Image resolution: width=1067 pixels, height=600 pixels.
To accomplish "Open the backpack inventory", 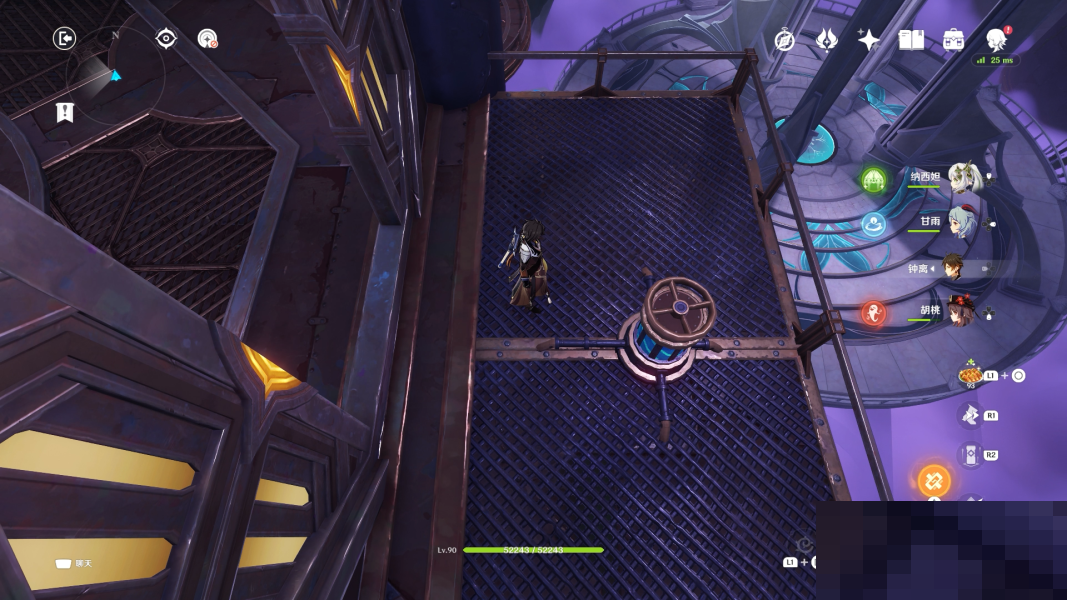I will (x=953, y=39).
